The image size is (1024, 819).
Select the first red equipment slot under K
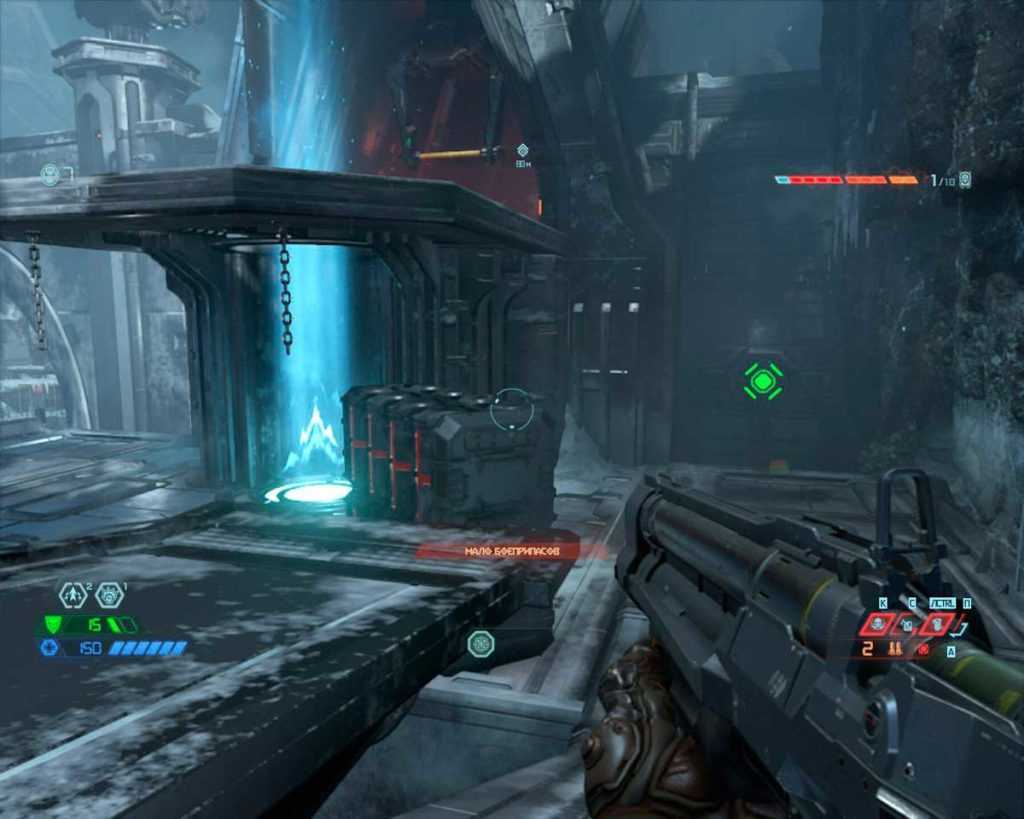878,624
